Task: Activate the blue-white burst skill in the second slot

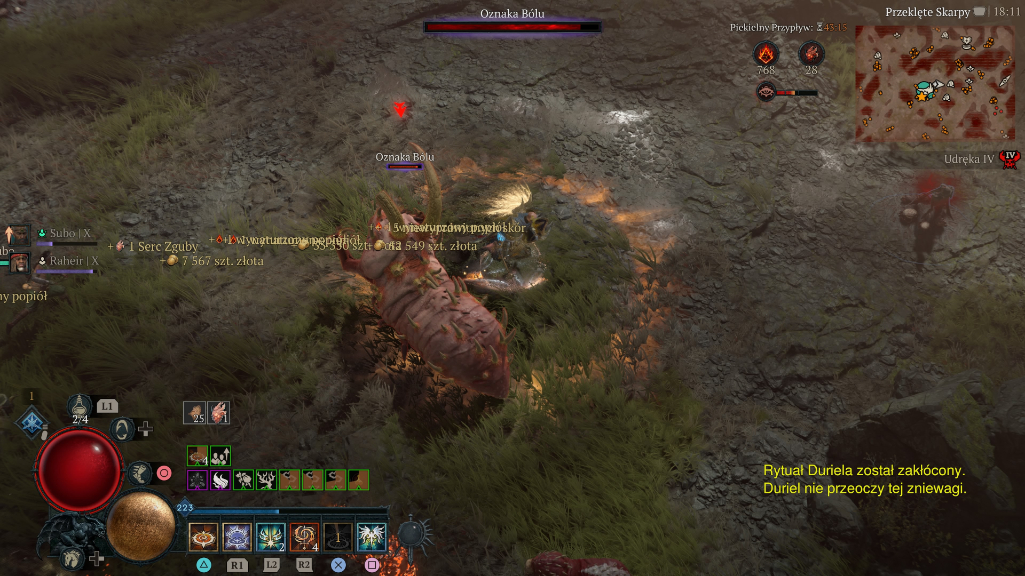Action: tap(237, 537)
